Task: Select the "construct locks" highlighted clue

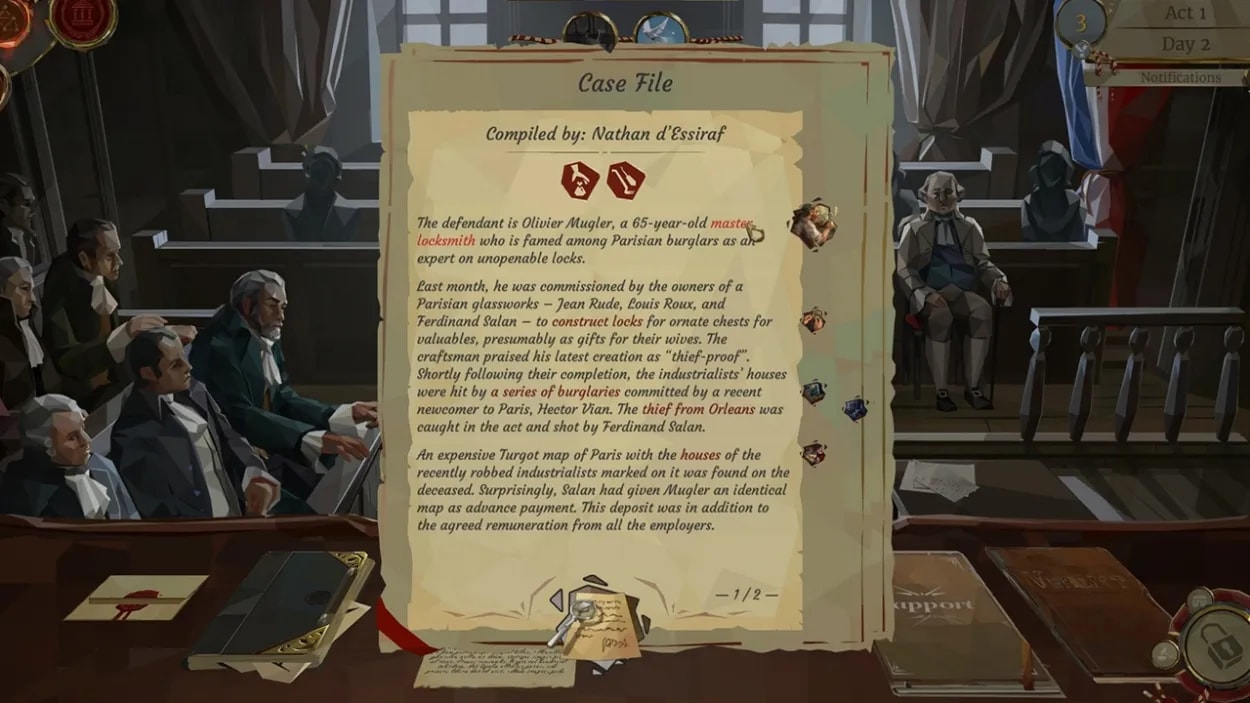Action: click(x=597, y=322)
